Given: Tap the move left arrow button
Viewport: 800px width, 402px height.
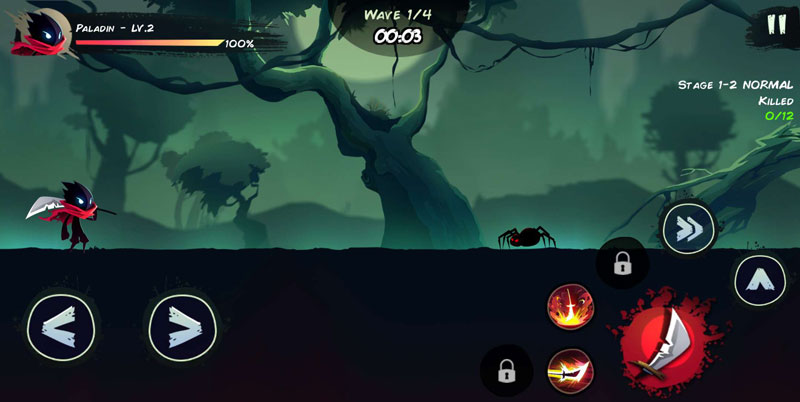Looking at the screenshot, I should [61, 325].
